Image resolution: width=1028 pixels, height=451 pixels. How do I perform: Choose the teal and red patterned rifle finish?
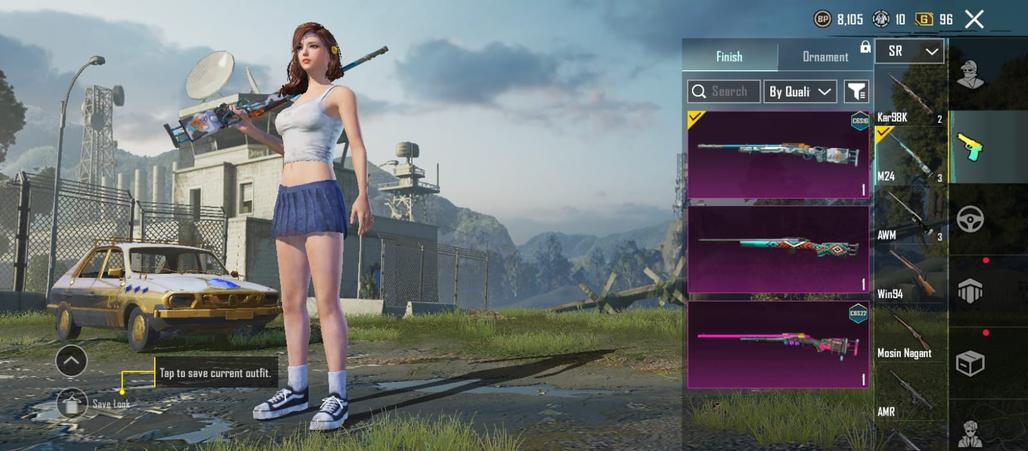click(778, 248)
